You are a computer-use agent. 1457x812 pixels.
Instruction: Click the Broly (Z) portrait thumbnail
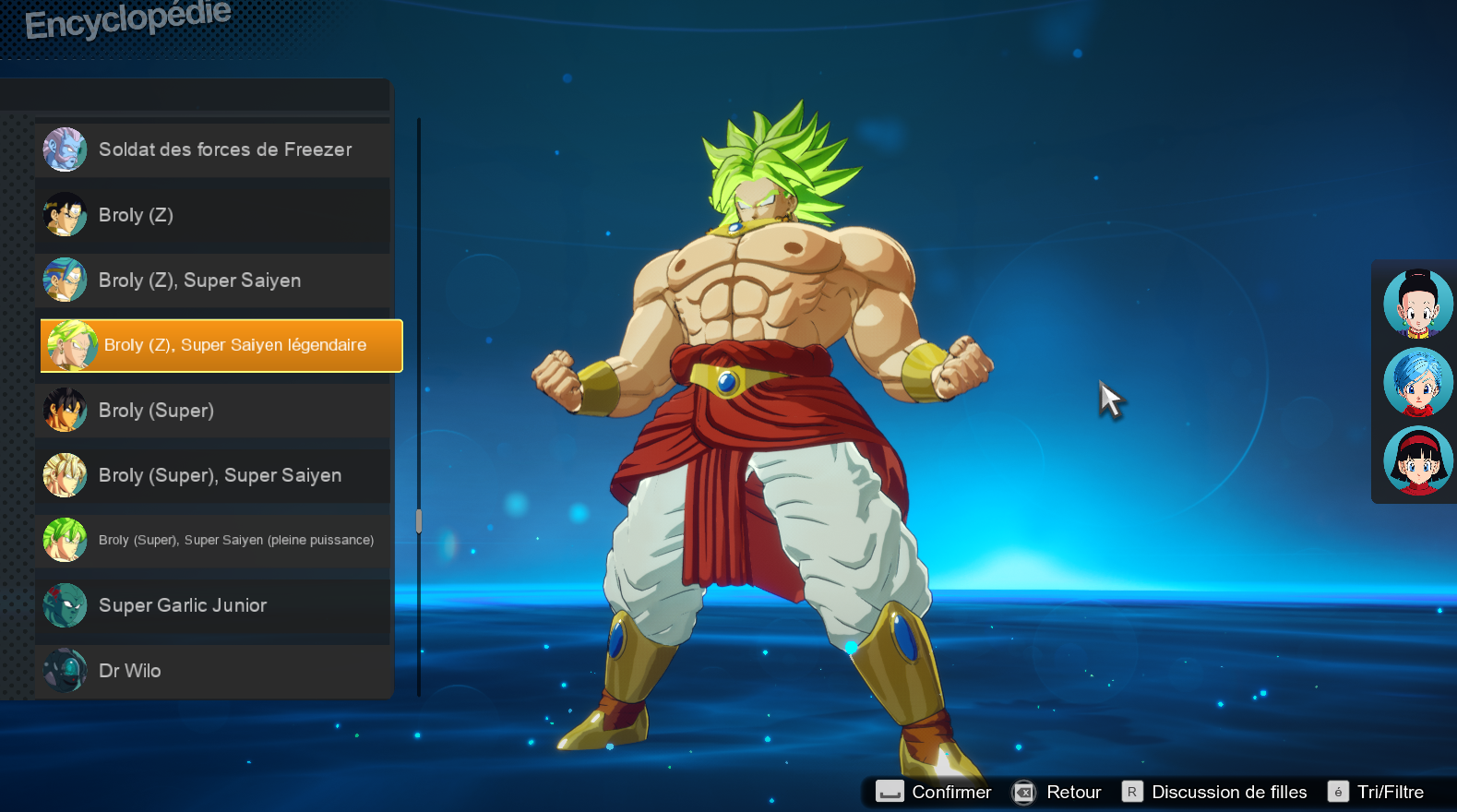click(64, 215)
